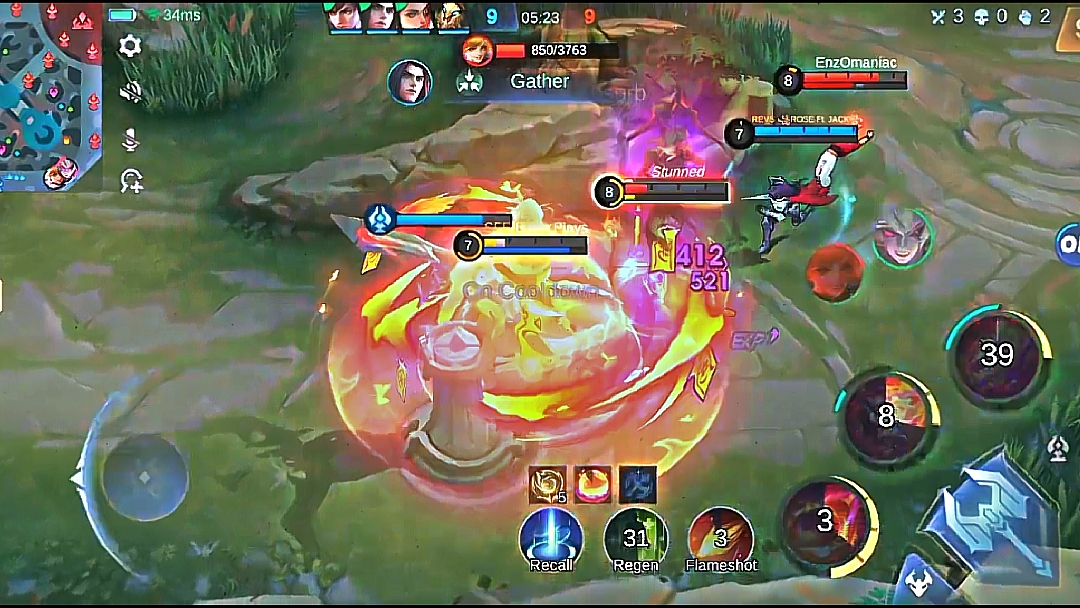1080x608 pixels.
Task: Toggle the muted microphone icon
Action: [130, 139]
